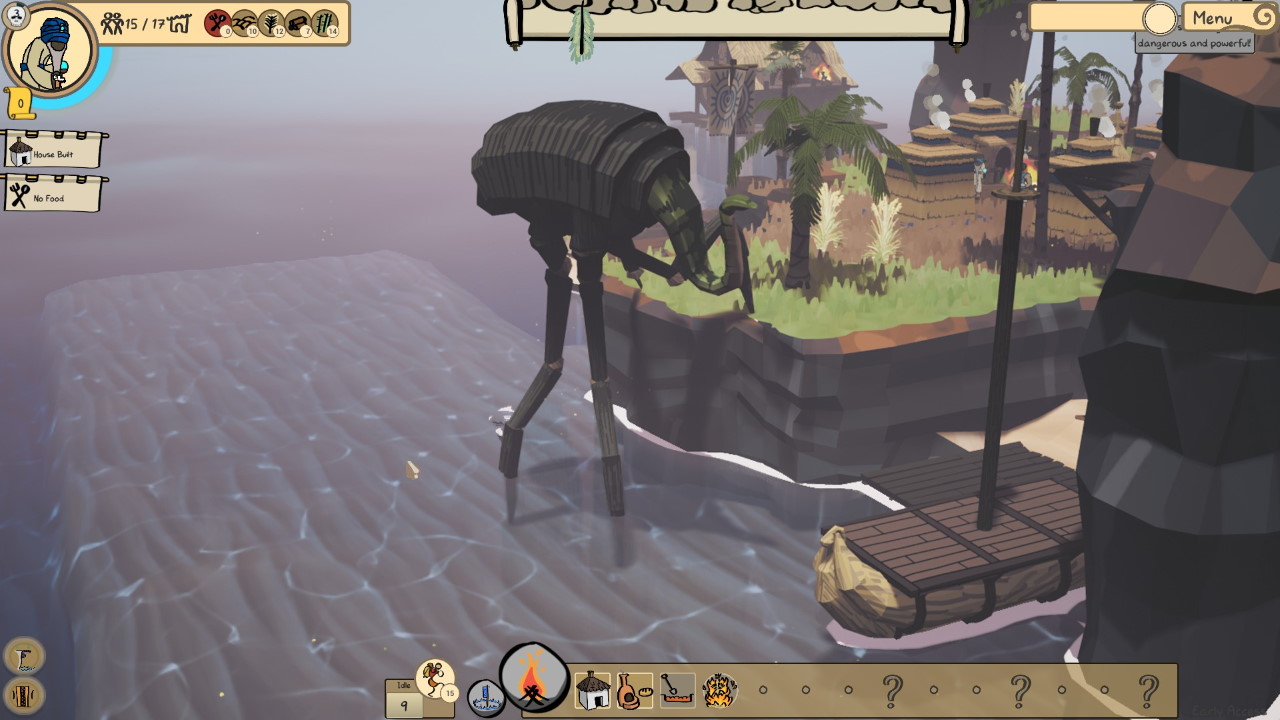Image resolution: width=1280 pixels, height=720 pixels.
Task: Select the flaming mask shrine building
Action: coord(719,690)
